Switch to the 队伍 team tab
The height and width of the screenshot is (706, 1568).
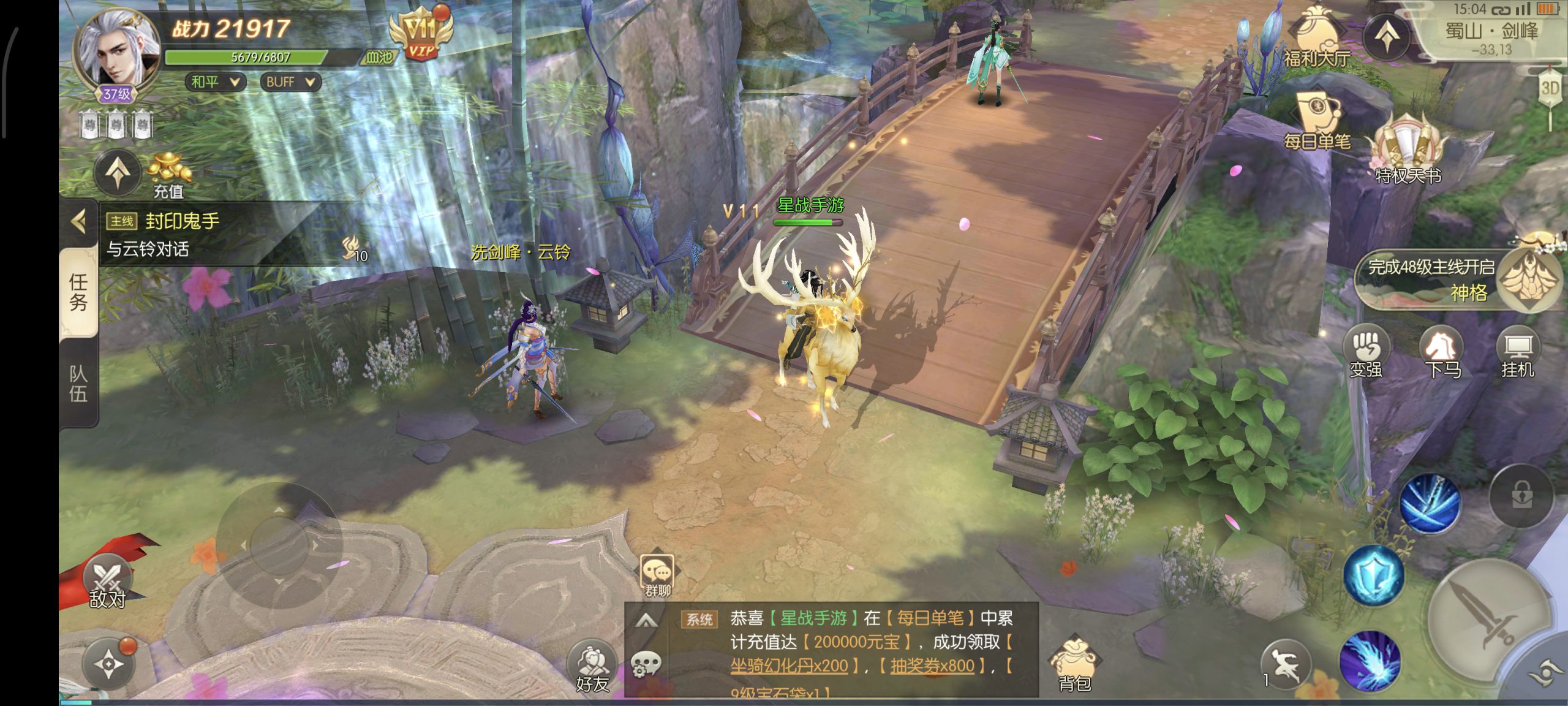pos(78,383)
